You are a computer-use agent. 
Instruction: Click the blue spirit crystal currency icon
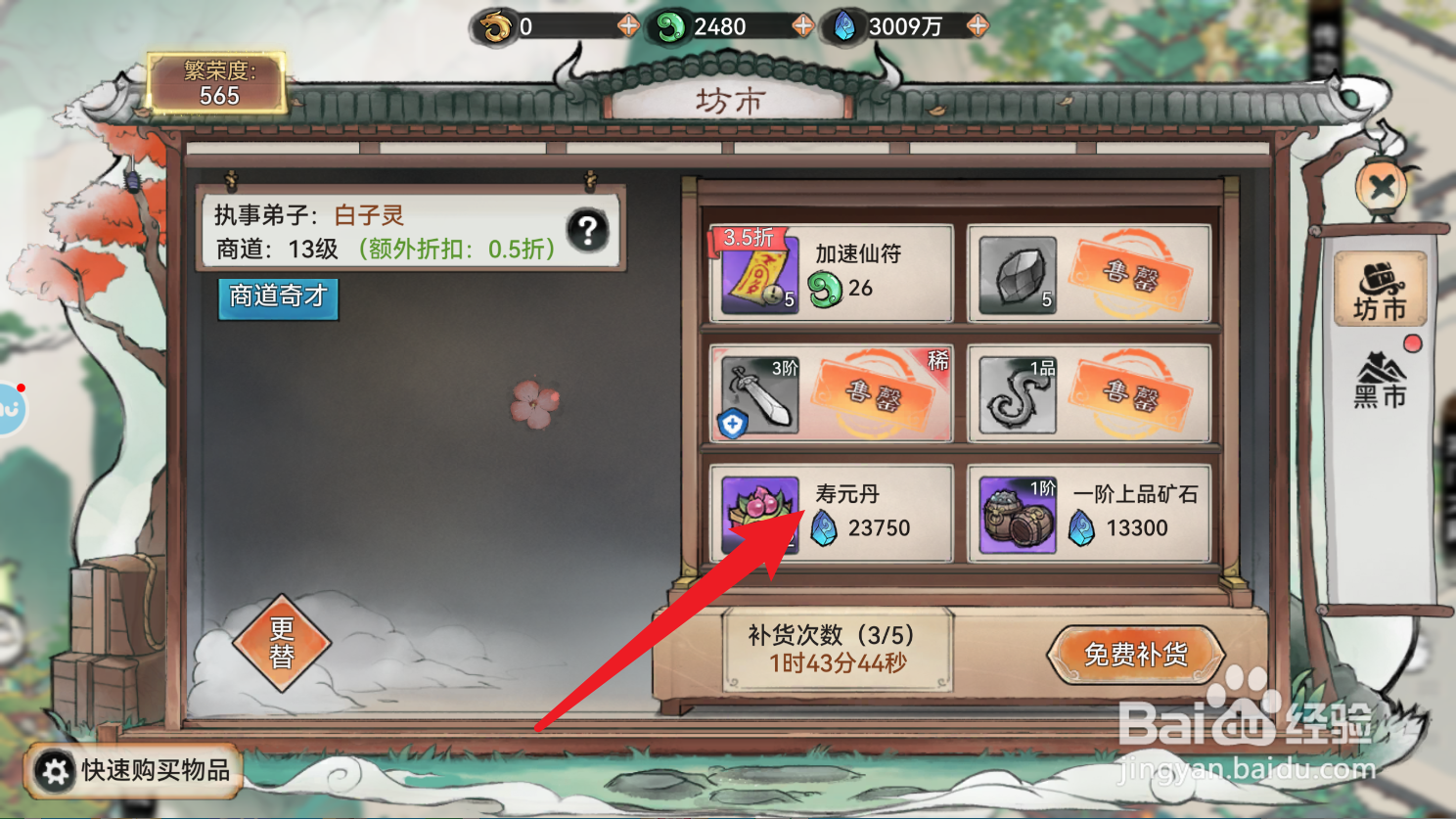click(x=847, y=26)
